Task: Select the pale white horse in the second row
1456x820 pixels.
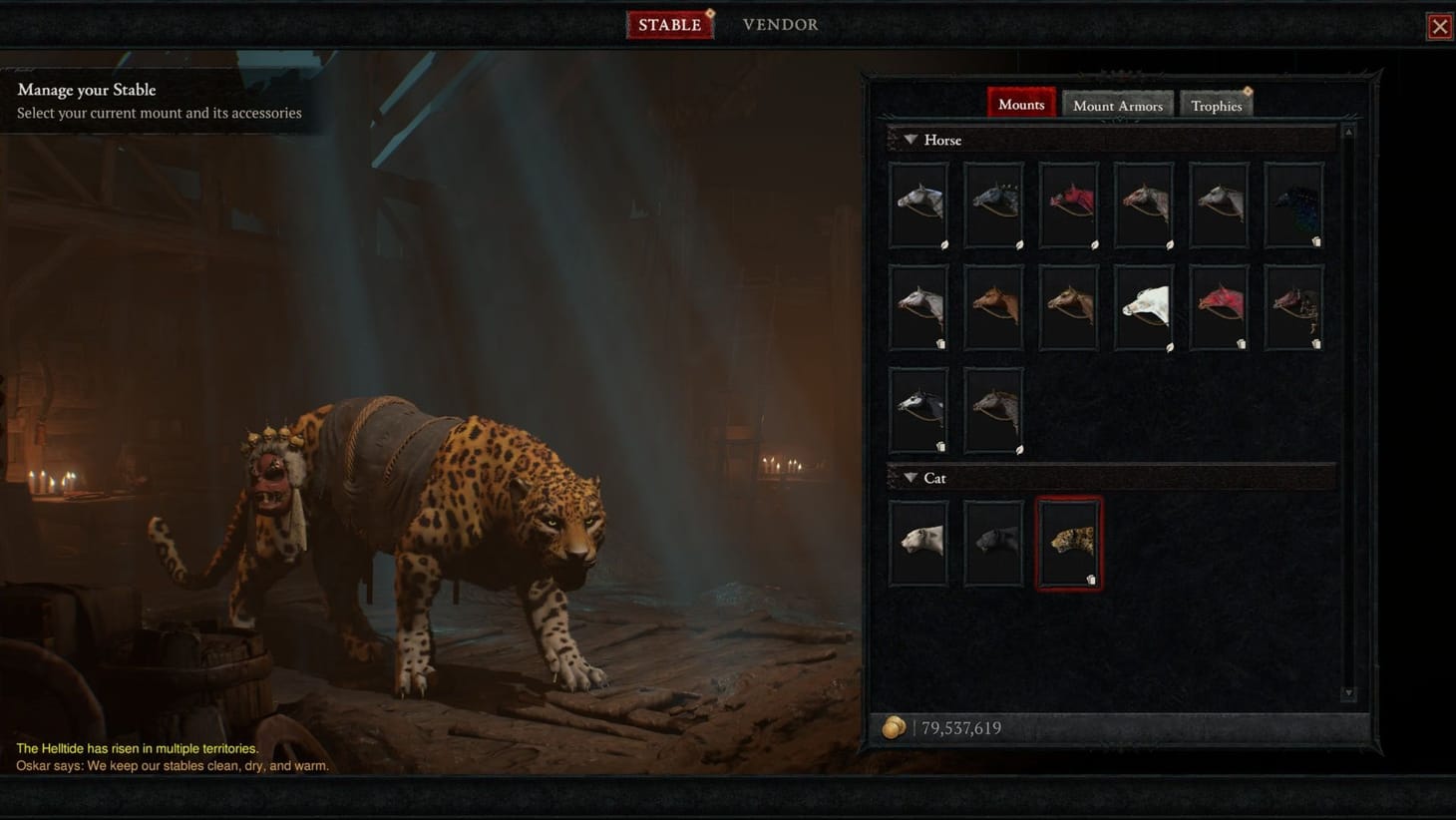Action: click(x=1142, y=306)
